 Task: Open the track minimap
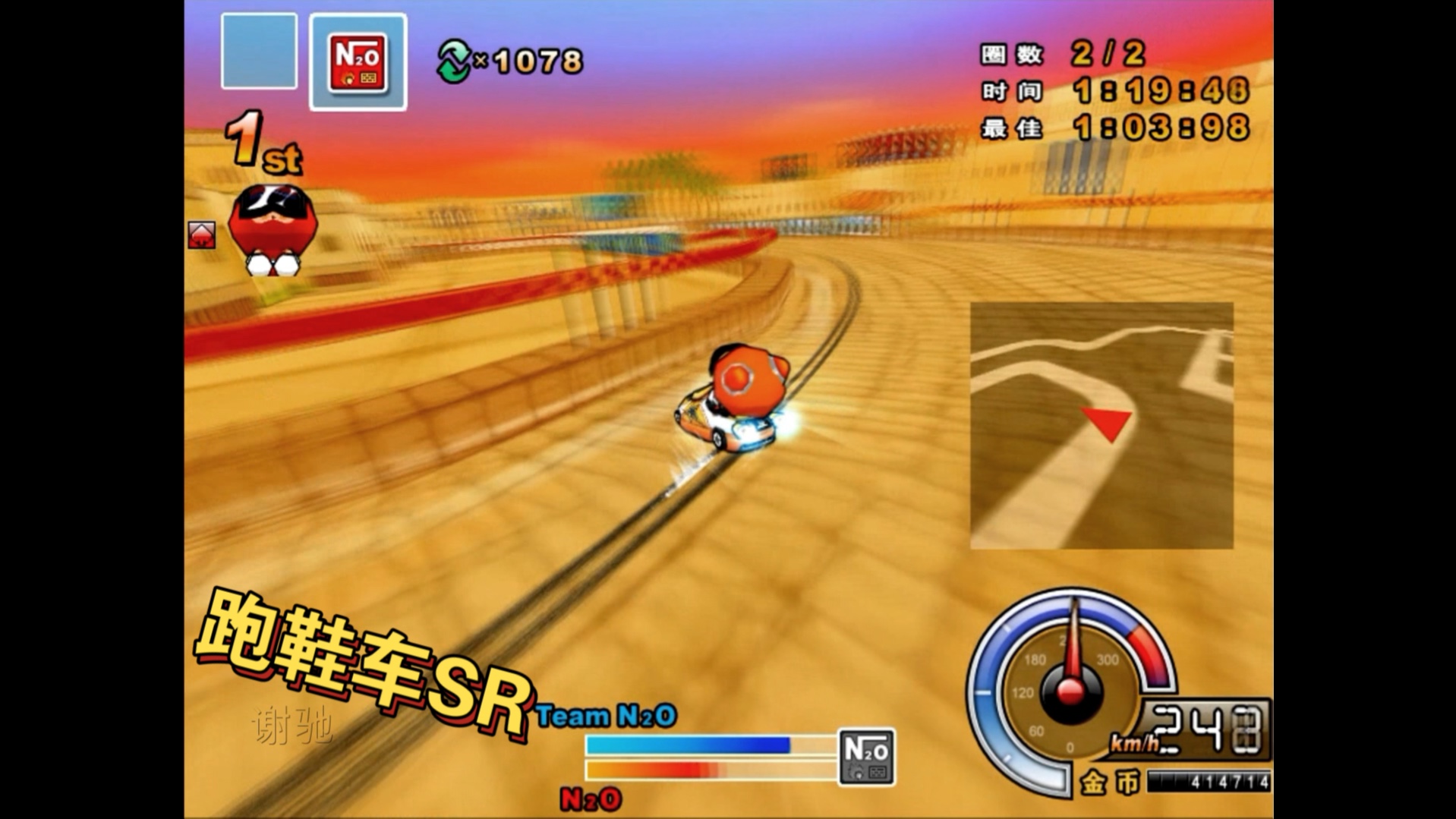(x=1101, y=425)
